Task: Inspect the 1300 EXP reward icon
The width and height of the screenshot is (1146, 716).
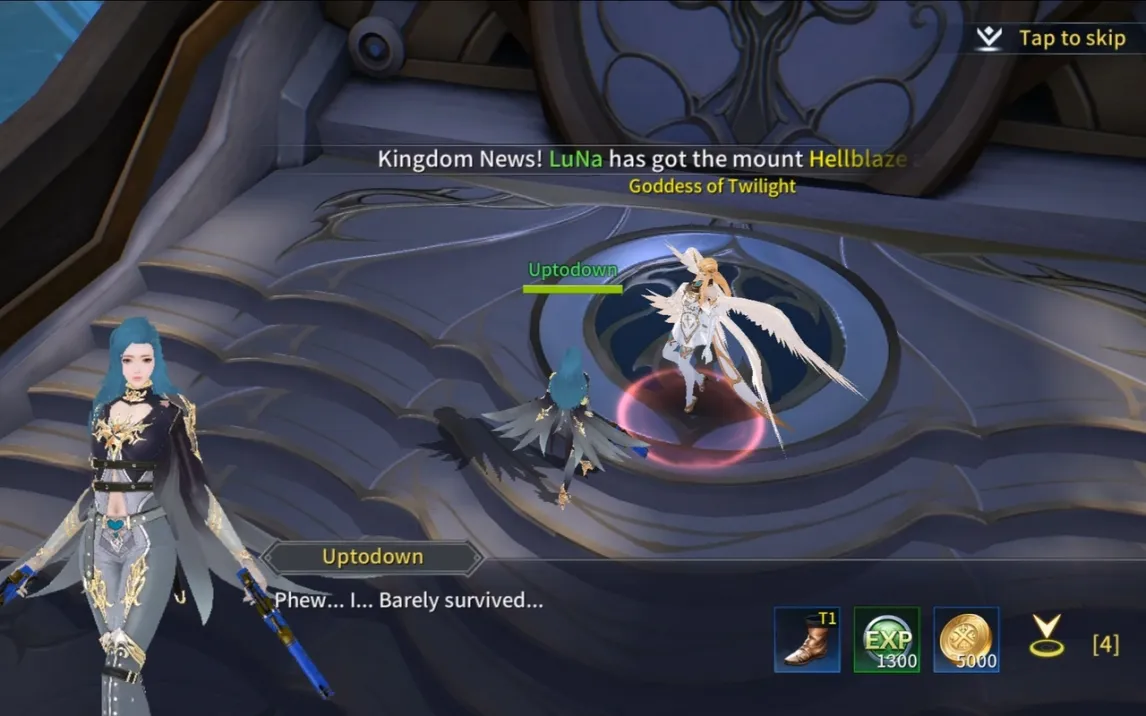Action: [886, 640]
